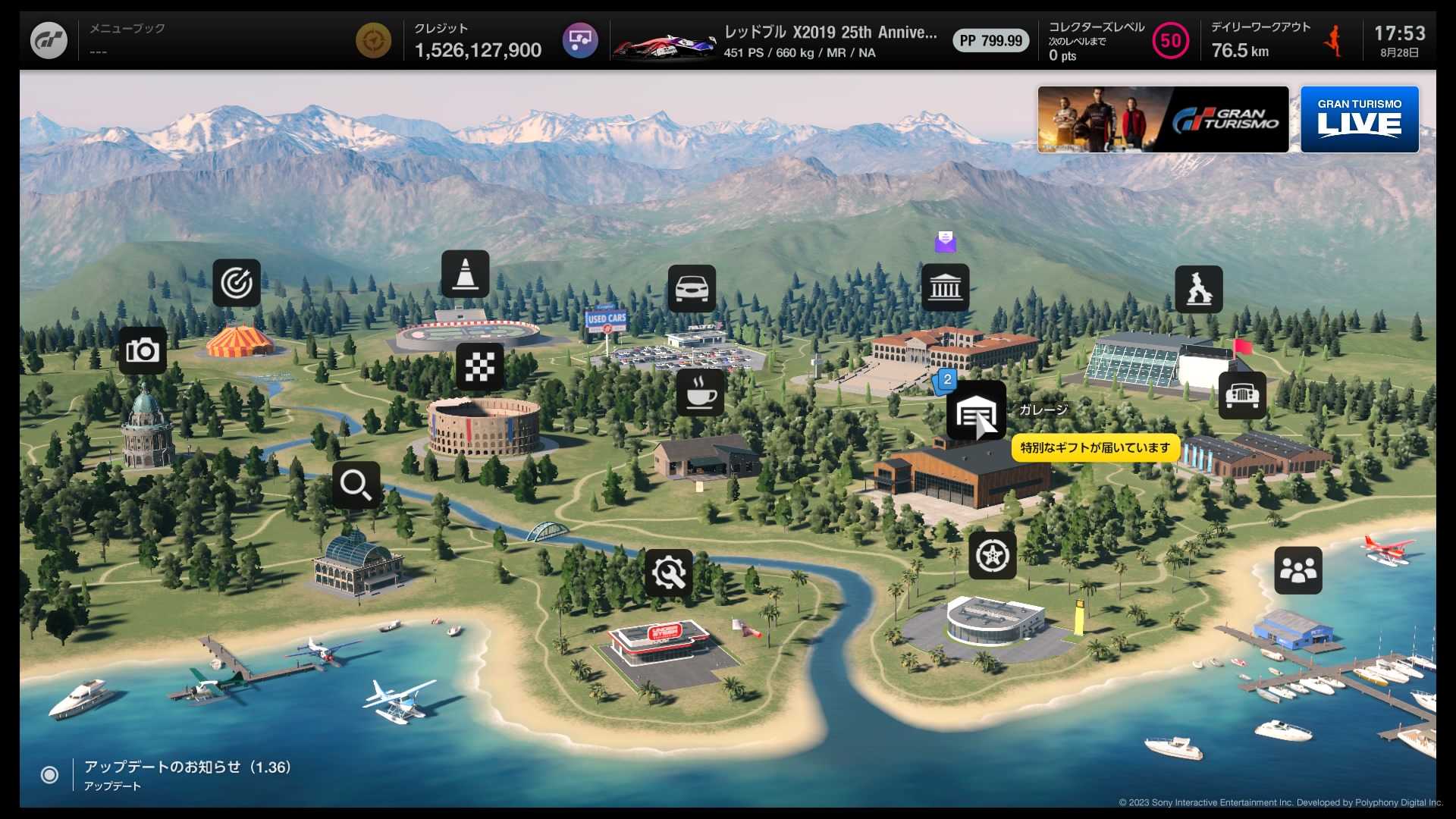The height and width of the screenshot is (819, 1456).
Task: Open the Used Cars dealership icon
Action: 692,288
